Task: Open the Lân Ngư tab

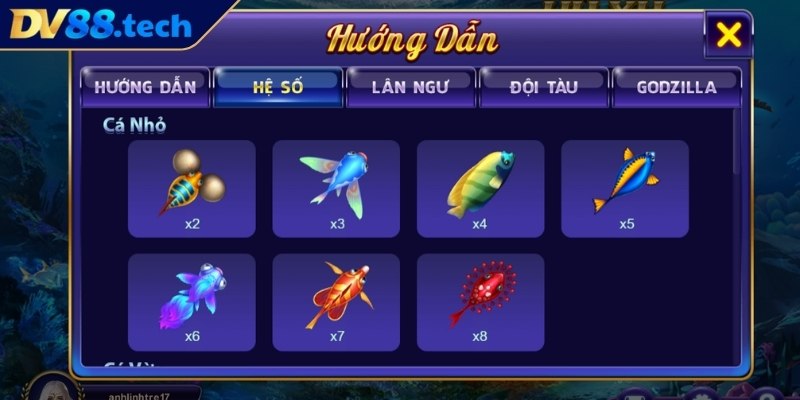Action: coord(410,87)
